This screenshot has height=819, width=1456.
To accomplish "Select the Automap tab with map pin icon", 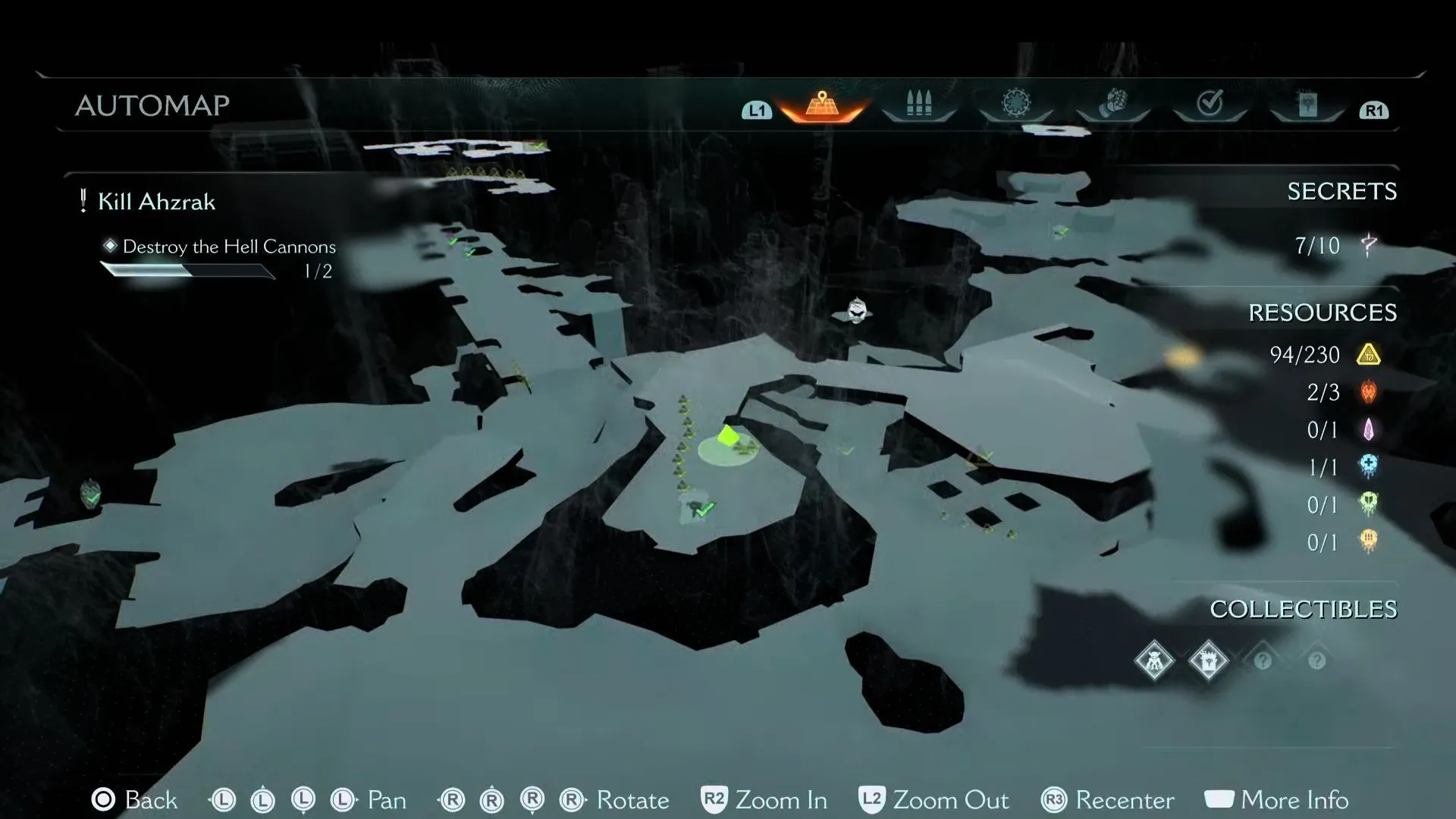I will click(x=822, y=105).
